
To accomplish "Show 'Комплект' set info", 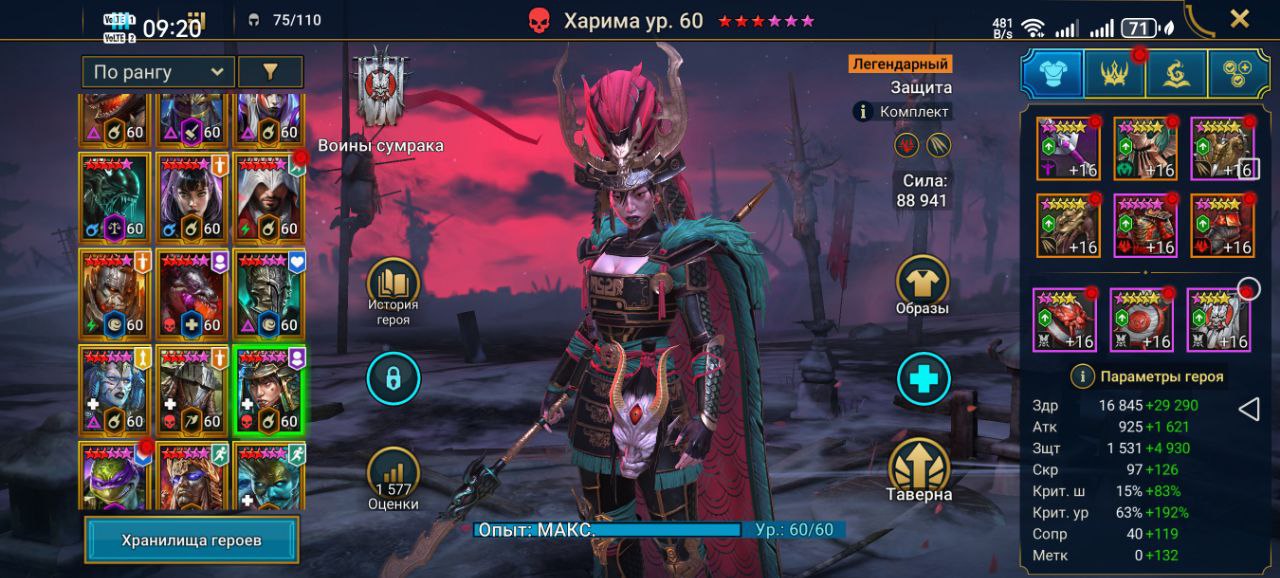I will coord(902,112).
